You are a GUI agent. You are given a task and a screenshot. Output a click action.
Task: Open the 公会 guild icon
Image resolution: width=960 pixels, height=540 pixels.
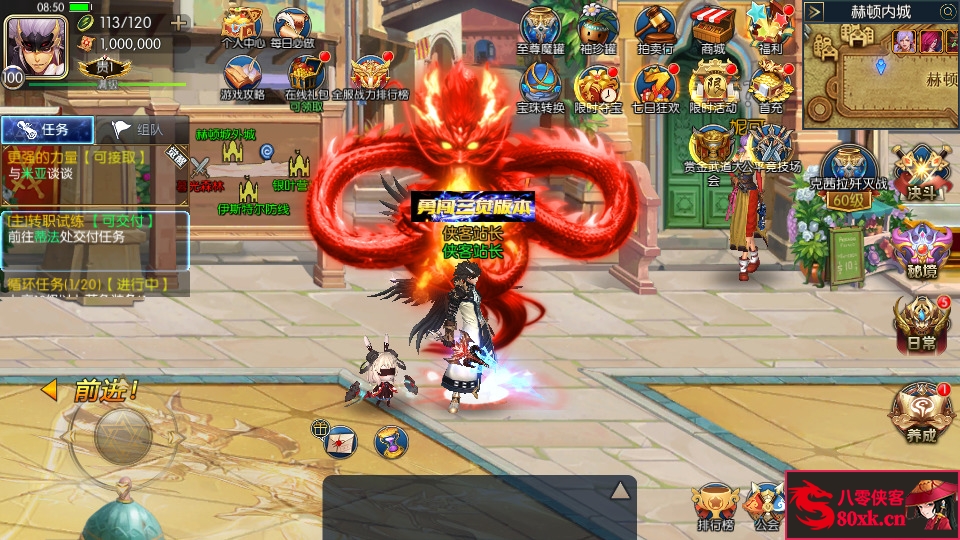(x=767, y=504)
